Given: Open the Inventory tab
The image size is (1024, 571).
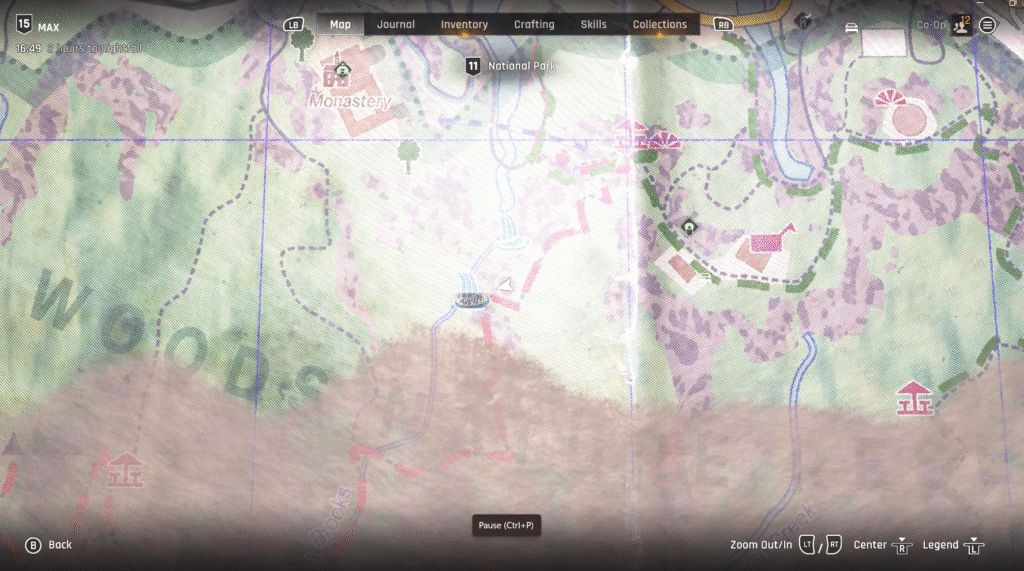Looking at the screenshot, I should point(464,24).
